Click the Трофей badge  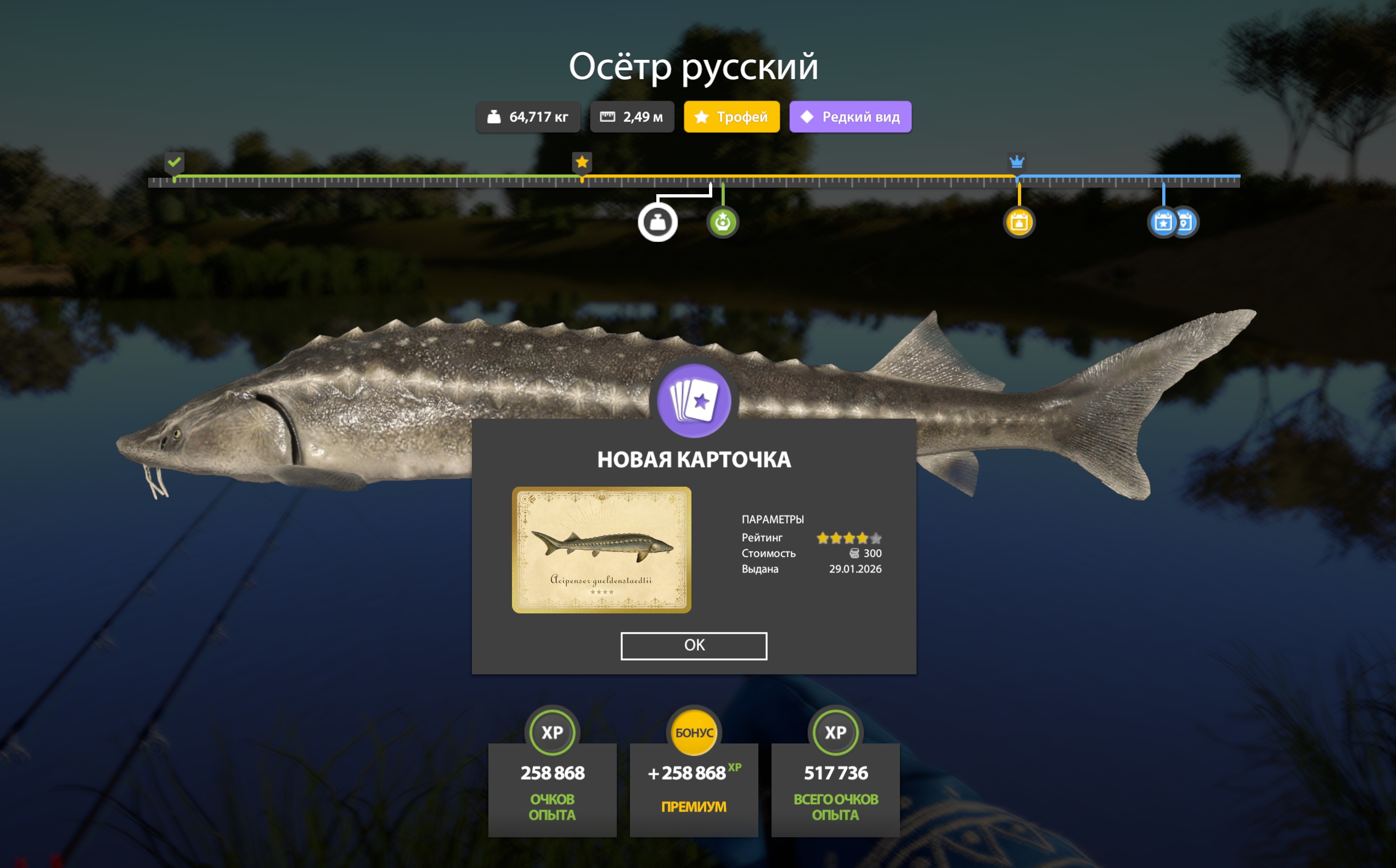[x=731, y=116]
